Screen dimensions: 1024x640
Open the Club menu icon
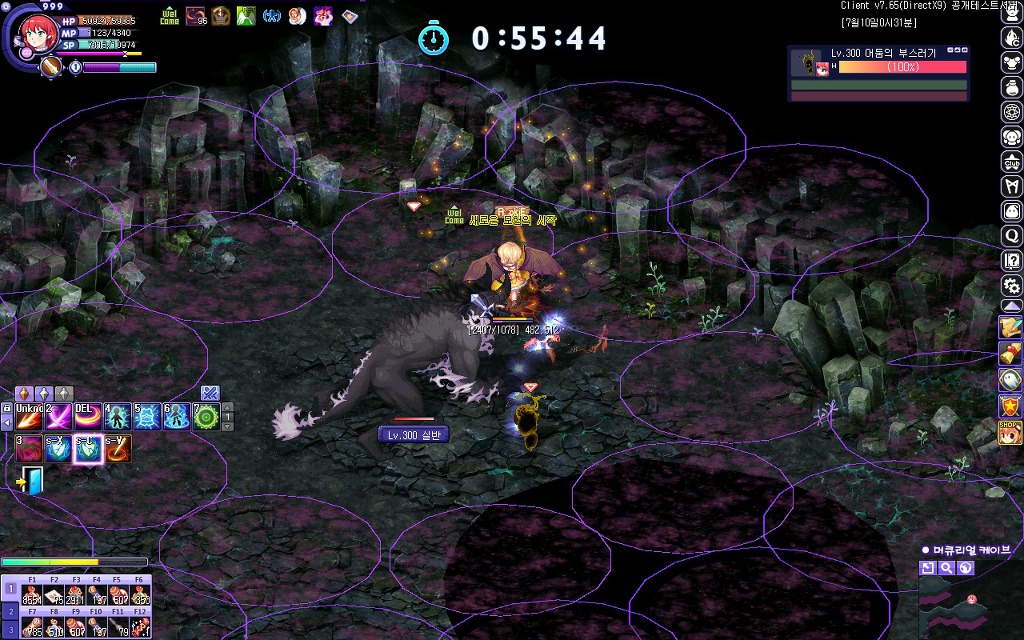(1011, 161)
